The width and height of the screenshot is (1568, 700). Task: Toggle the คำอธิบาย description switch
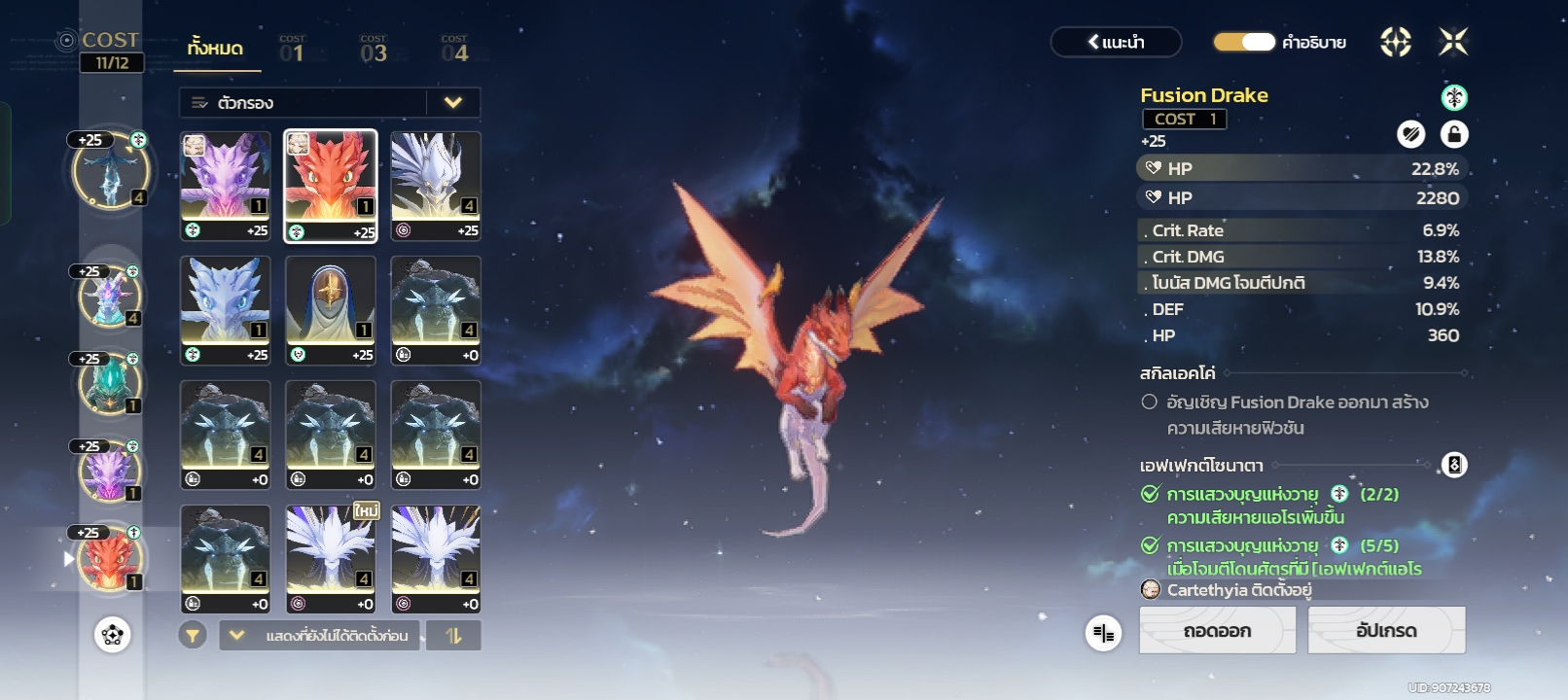coord(1244,42)
